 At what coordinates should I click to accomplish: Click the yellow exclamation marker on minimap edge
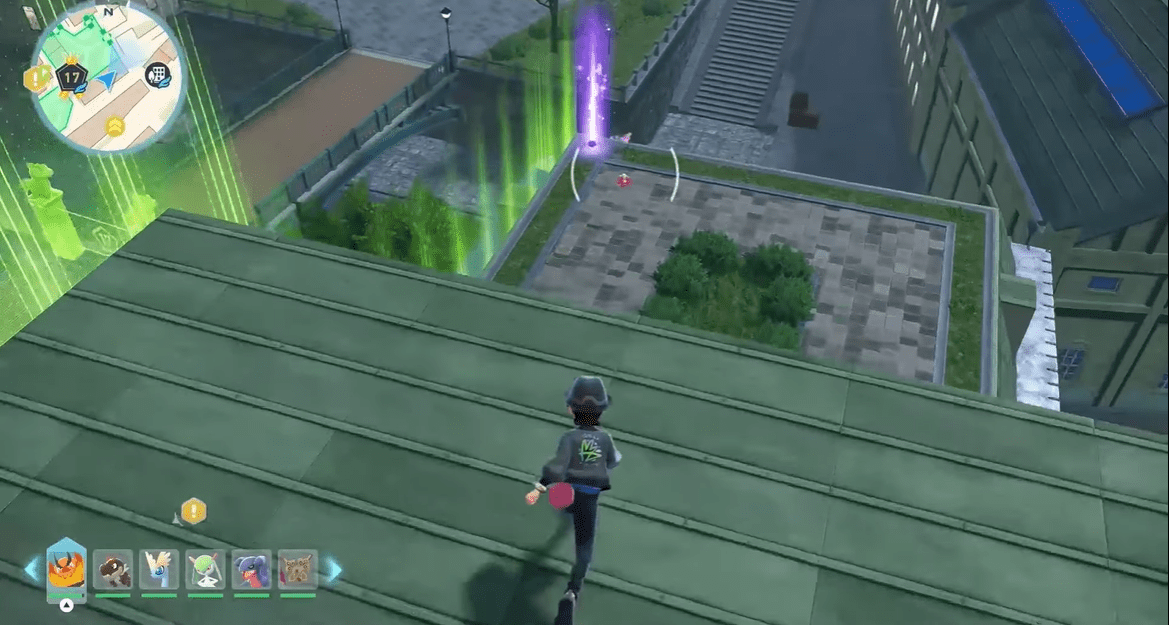(x=37, y=78)
